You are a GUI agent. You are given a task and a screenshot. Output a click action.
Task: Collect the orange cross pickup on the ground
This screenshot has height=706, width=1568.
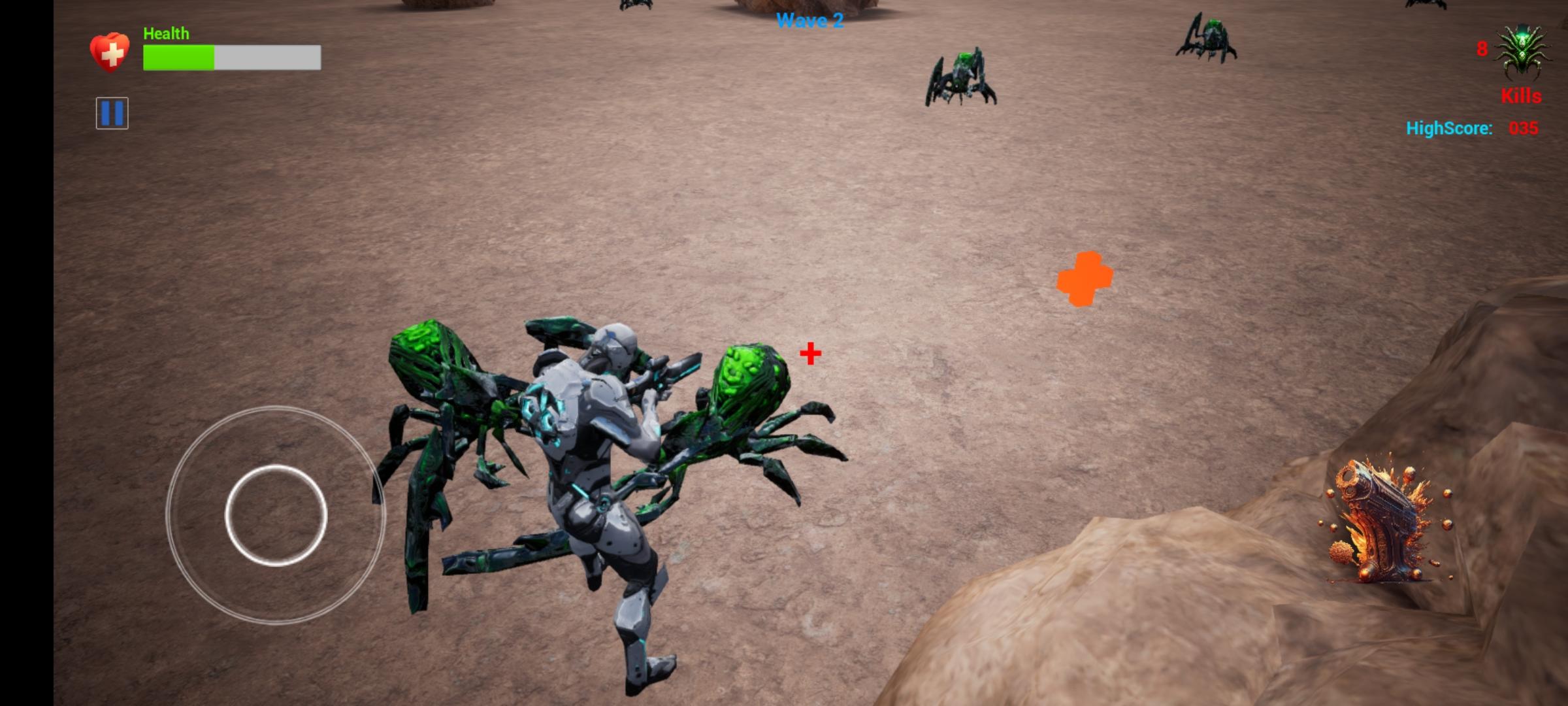click(1086, 278)
